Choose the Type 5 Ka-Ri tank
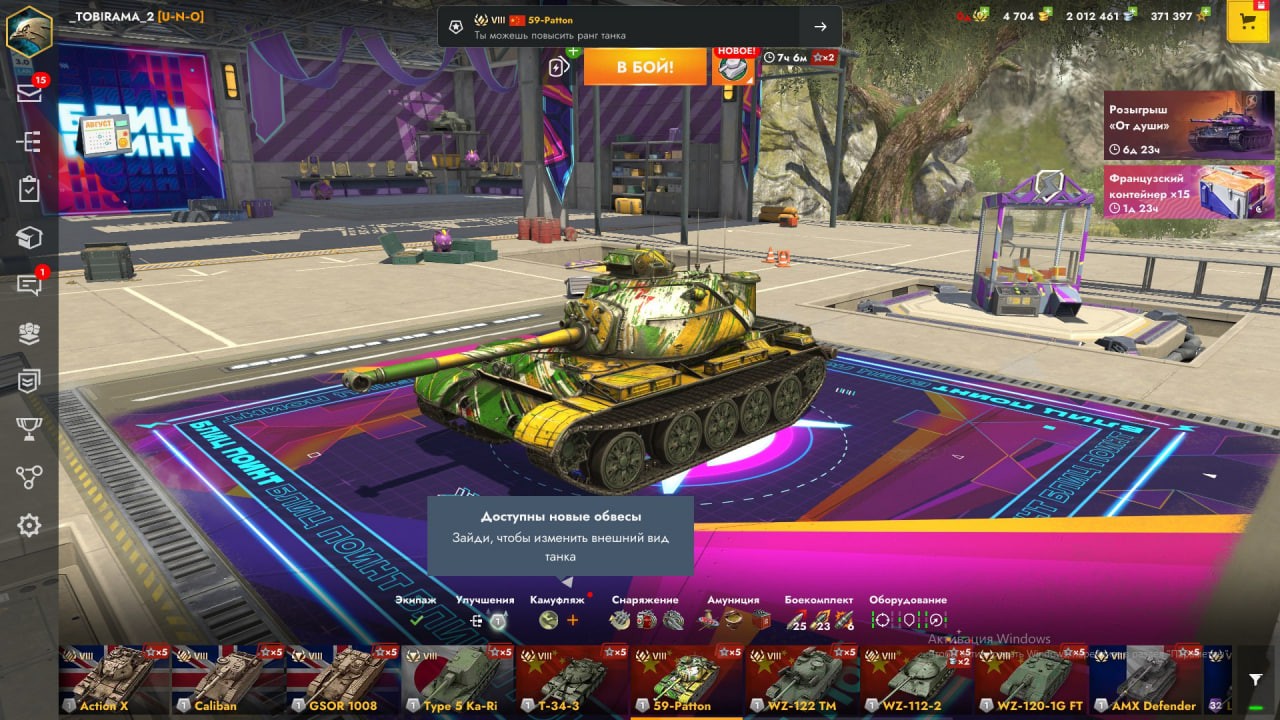1280x720 pixels. 457,680
